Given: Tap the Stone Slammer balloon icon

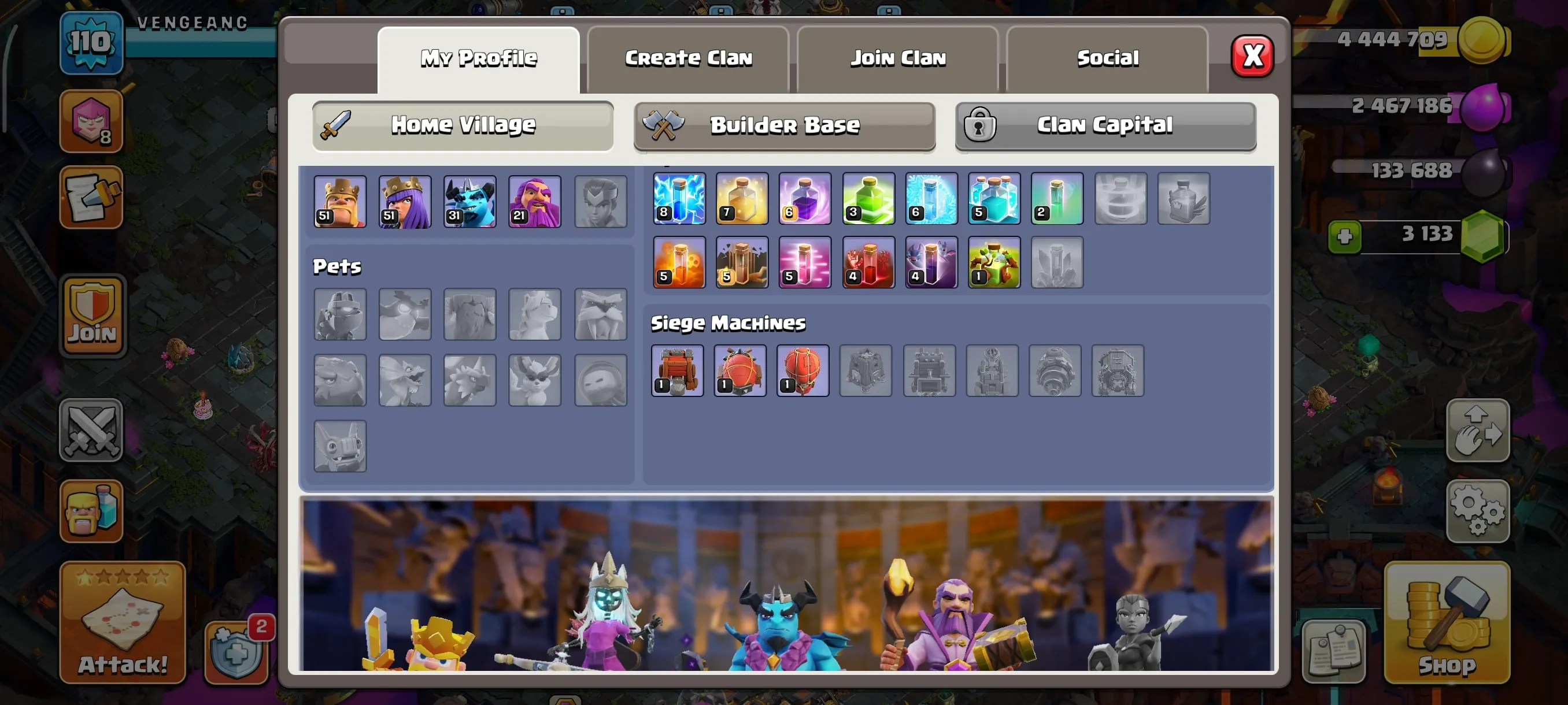Looking at the screenshot, I should pyautogui.click(x=804, y=371).
